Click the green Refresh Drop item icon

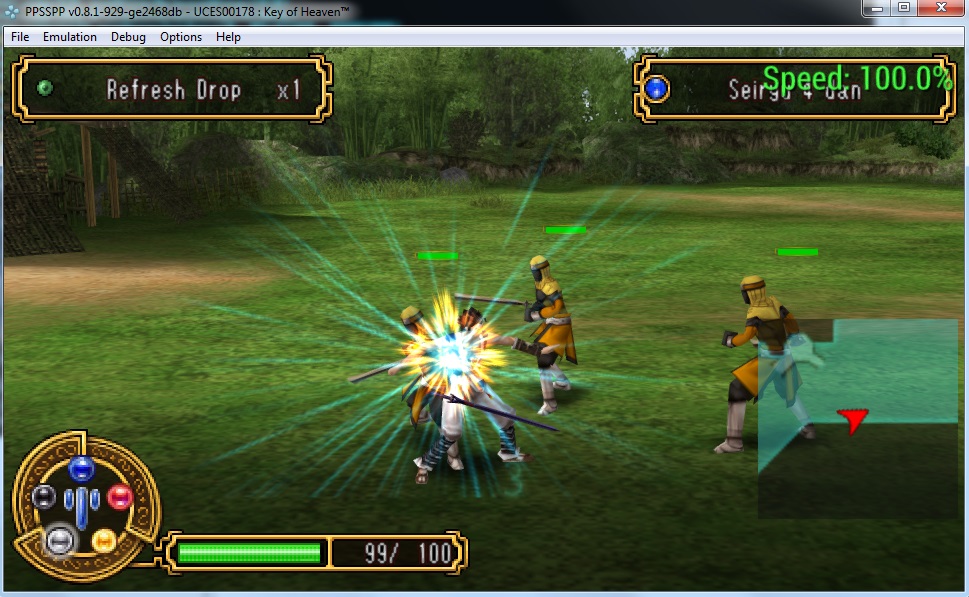point(44,89)
